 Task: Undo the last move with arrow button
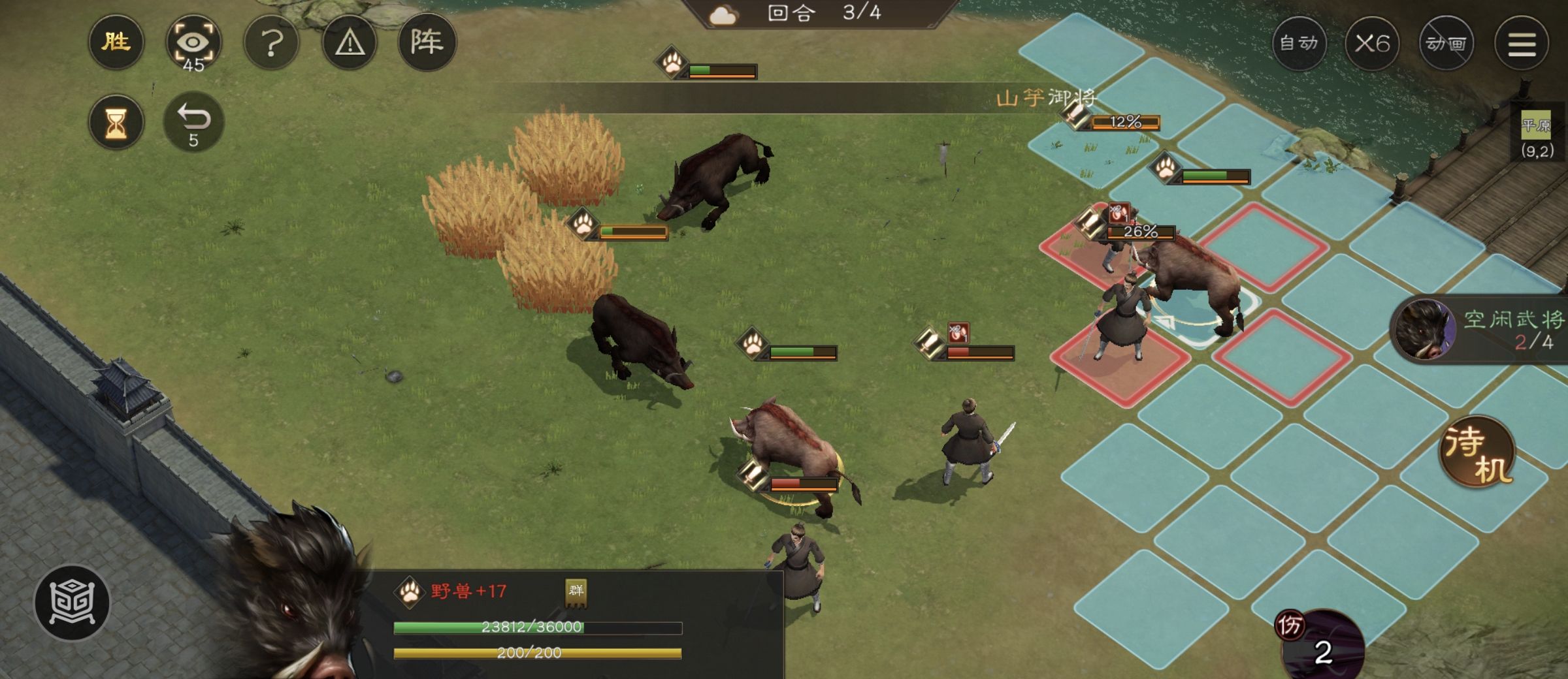coord(193,122)
